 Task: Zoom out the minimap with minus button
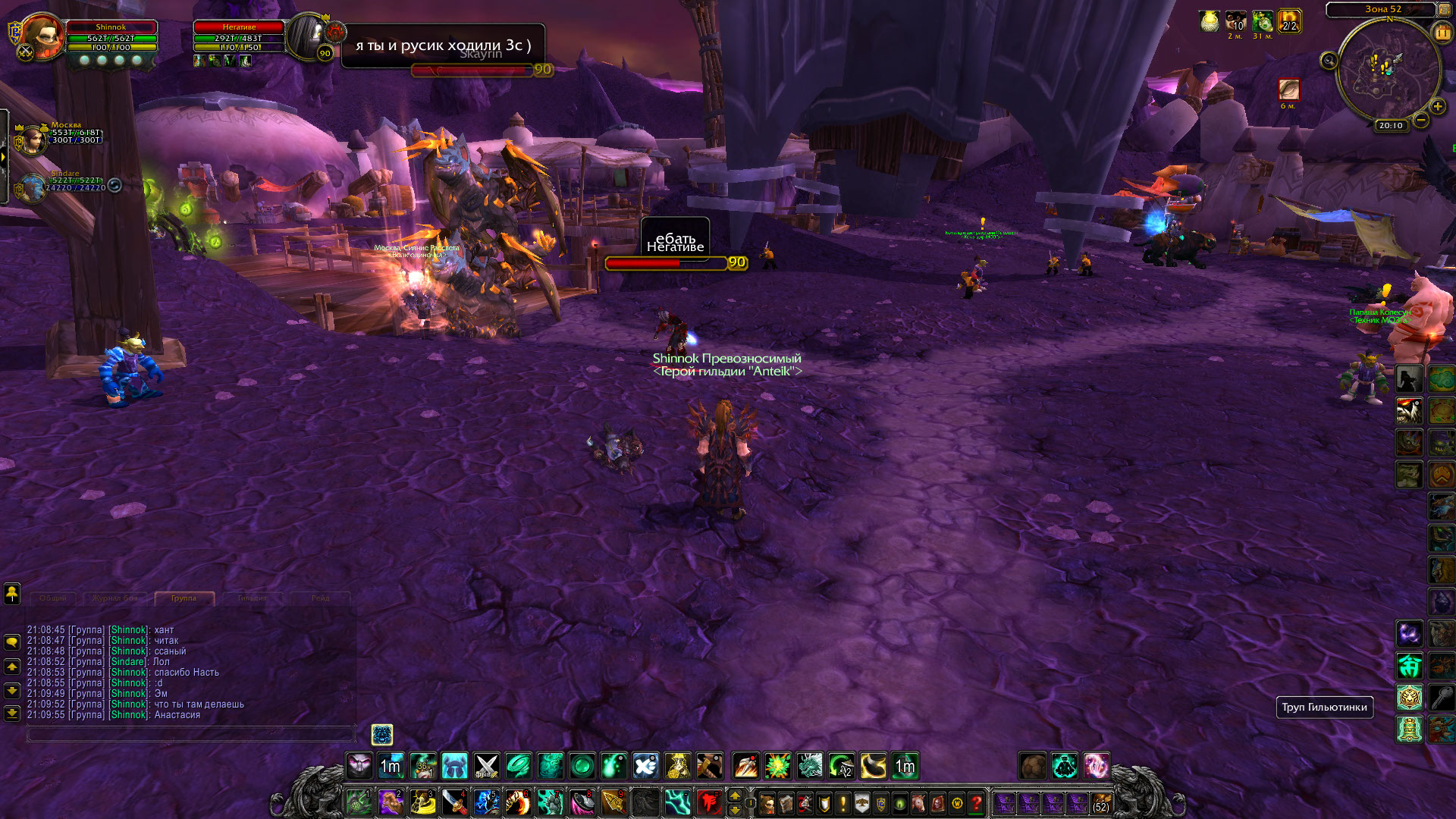point(1421,120)
